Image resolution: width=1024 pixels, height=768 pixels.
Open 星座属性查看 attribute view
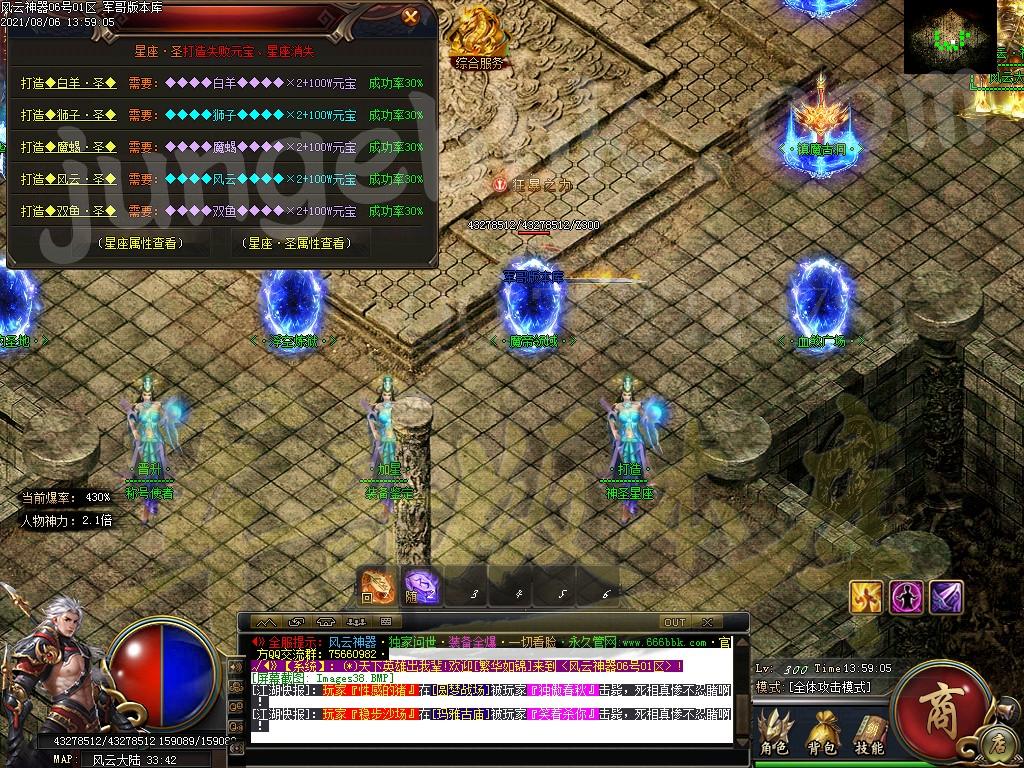[x=140, y=243]
